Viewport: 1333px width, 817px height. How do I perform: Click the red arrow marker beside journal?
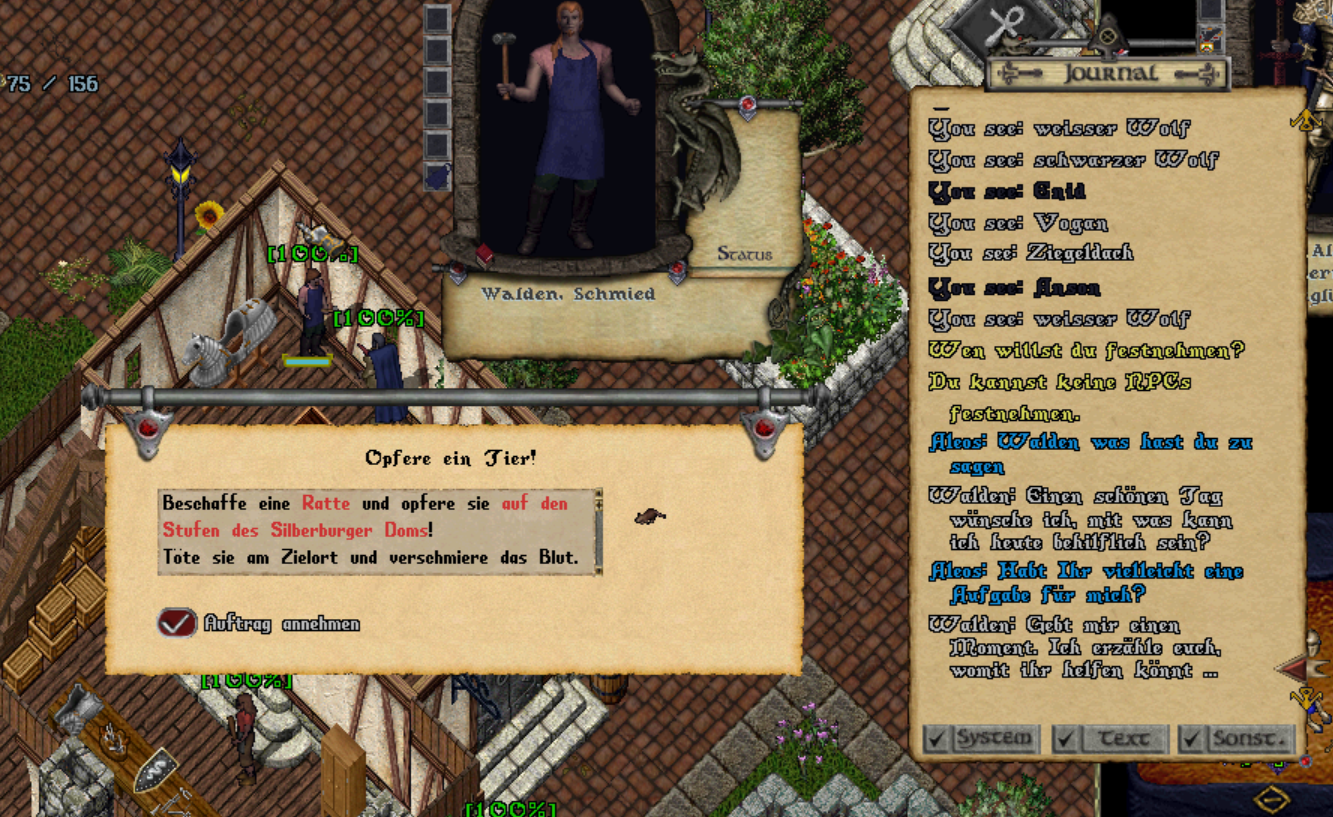tap(1292, 668)
